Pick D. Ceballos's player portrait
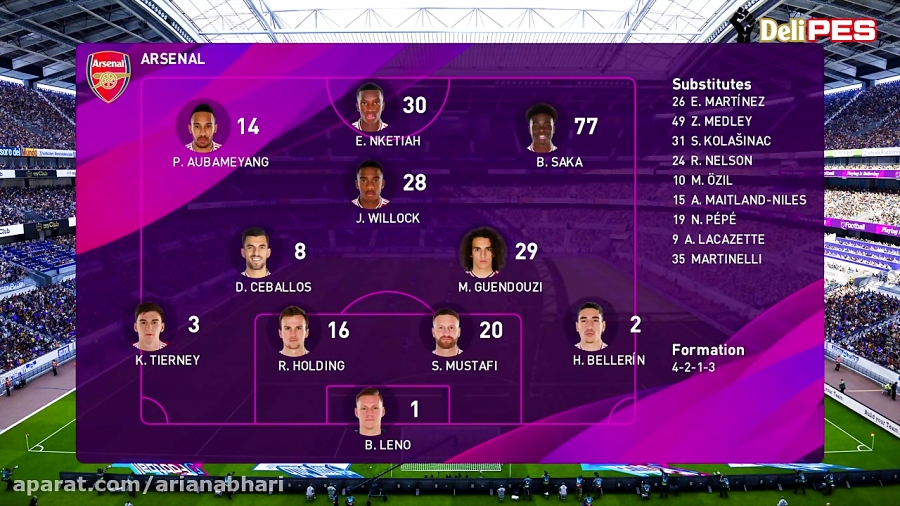900x506 pixels. point(256,253)
